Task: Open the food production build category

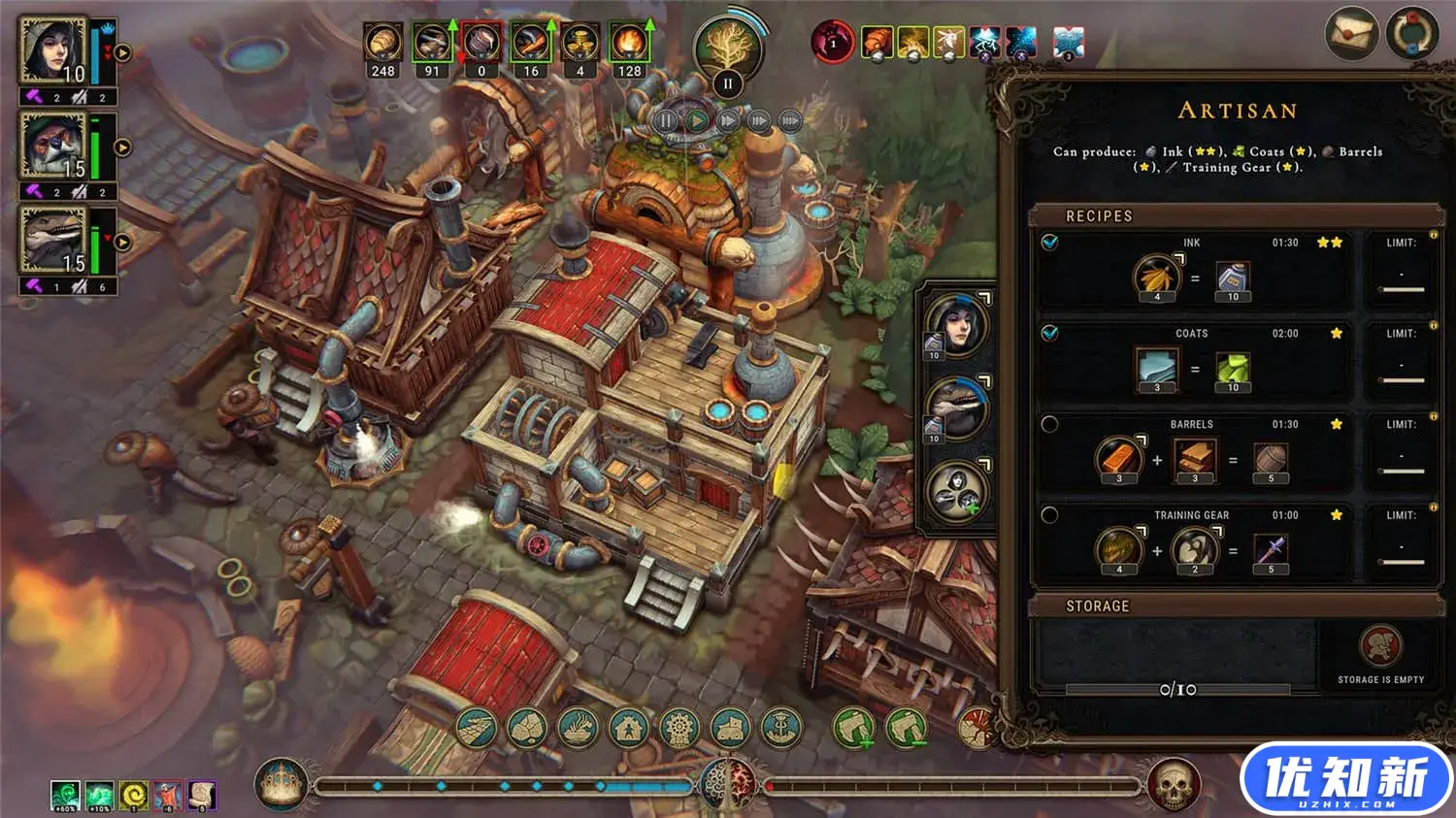Action: (578, 728)
